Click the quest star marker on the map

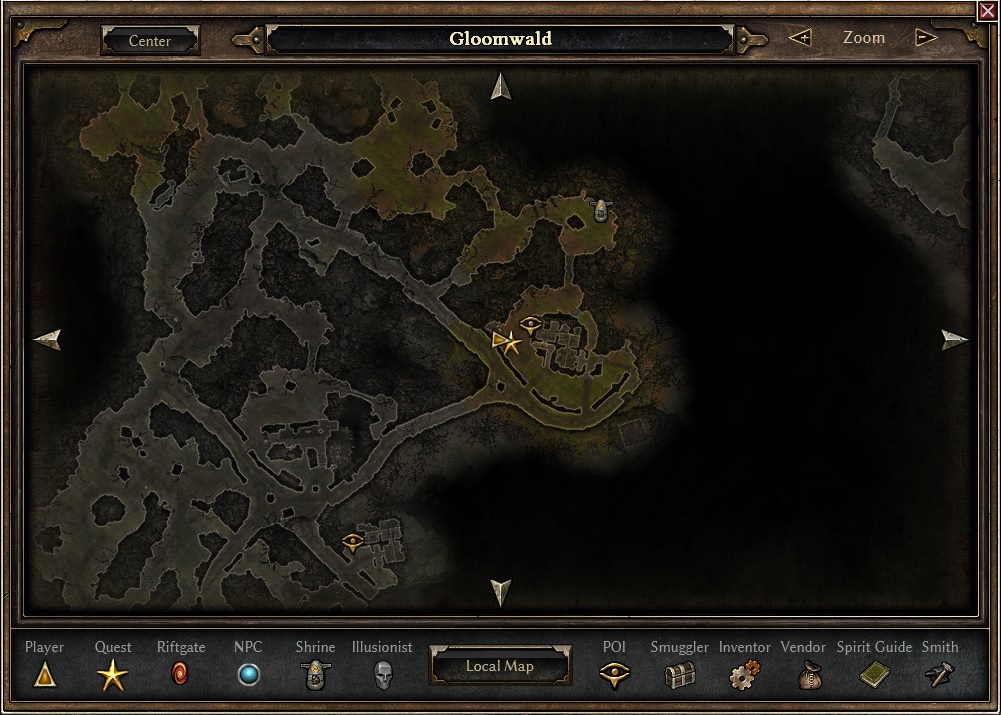pos(512,343)
